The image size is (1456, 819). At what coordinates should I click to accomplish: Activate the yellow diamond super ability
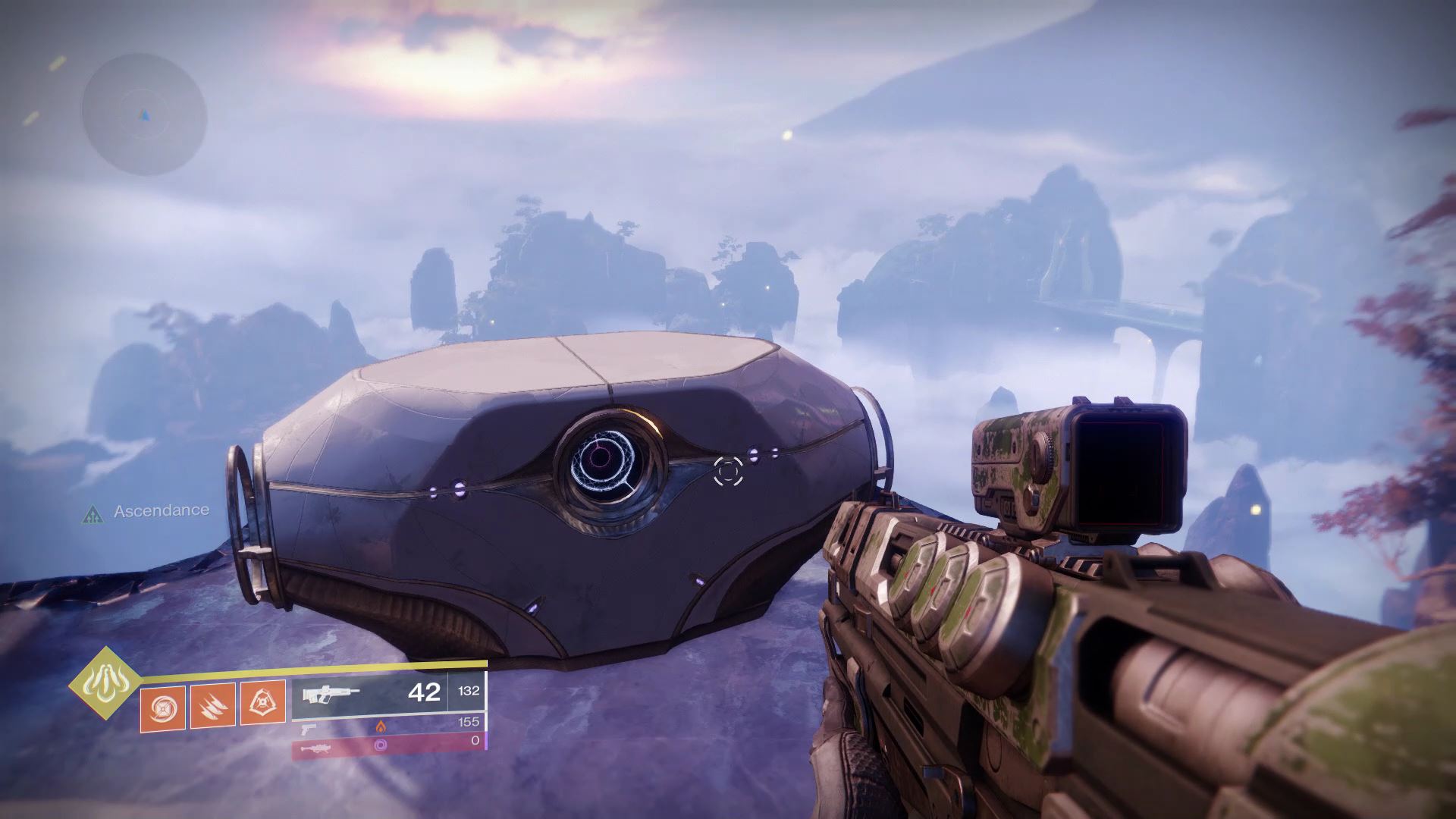[105, 682]
